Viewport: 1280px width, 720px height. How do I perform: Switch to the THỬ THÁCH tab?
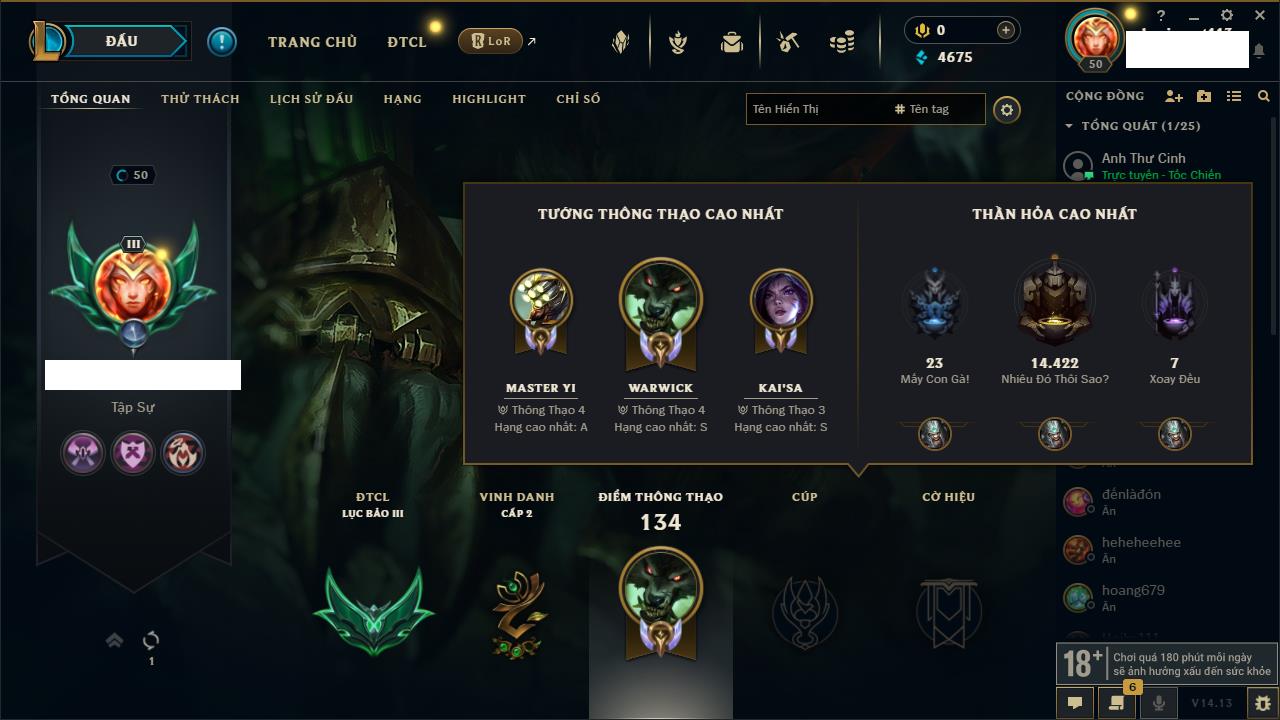200,99
